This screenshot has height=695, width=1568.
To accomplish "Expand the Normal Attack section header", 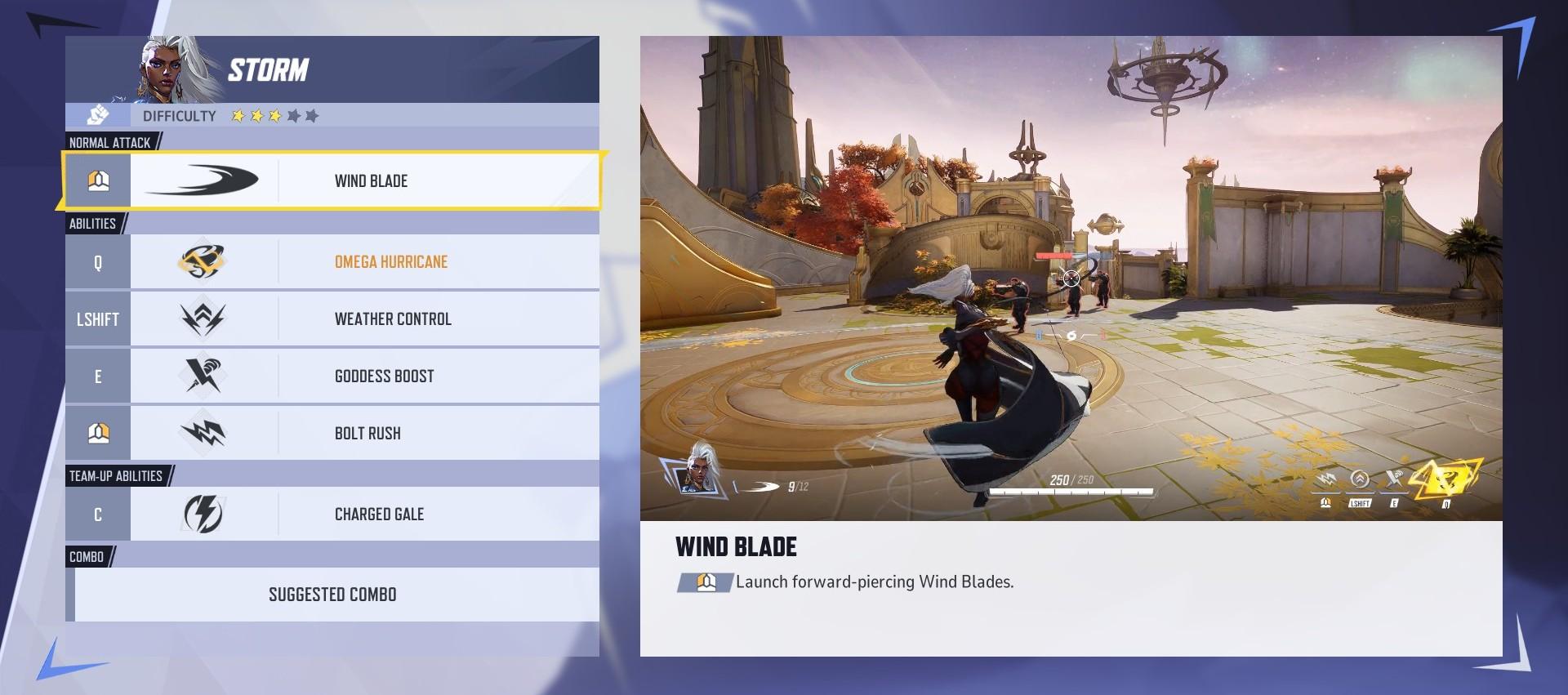I will coord(110,142).
